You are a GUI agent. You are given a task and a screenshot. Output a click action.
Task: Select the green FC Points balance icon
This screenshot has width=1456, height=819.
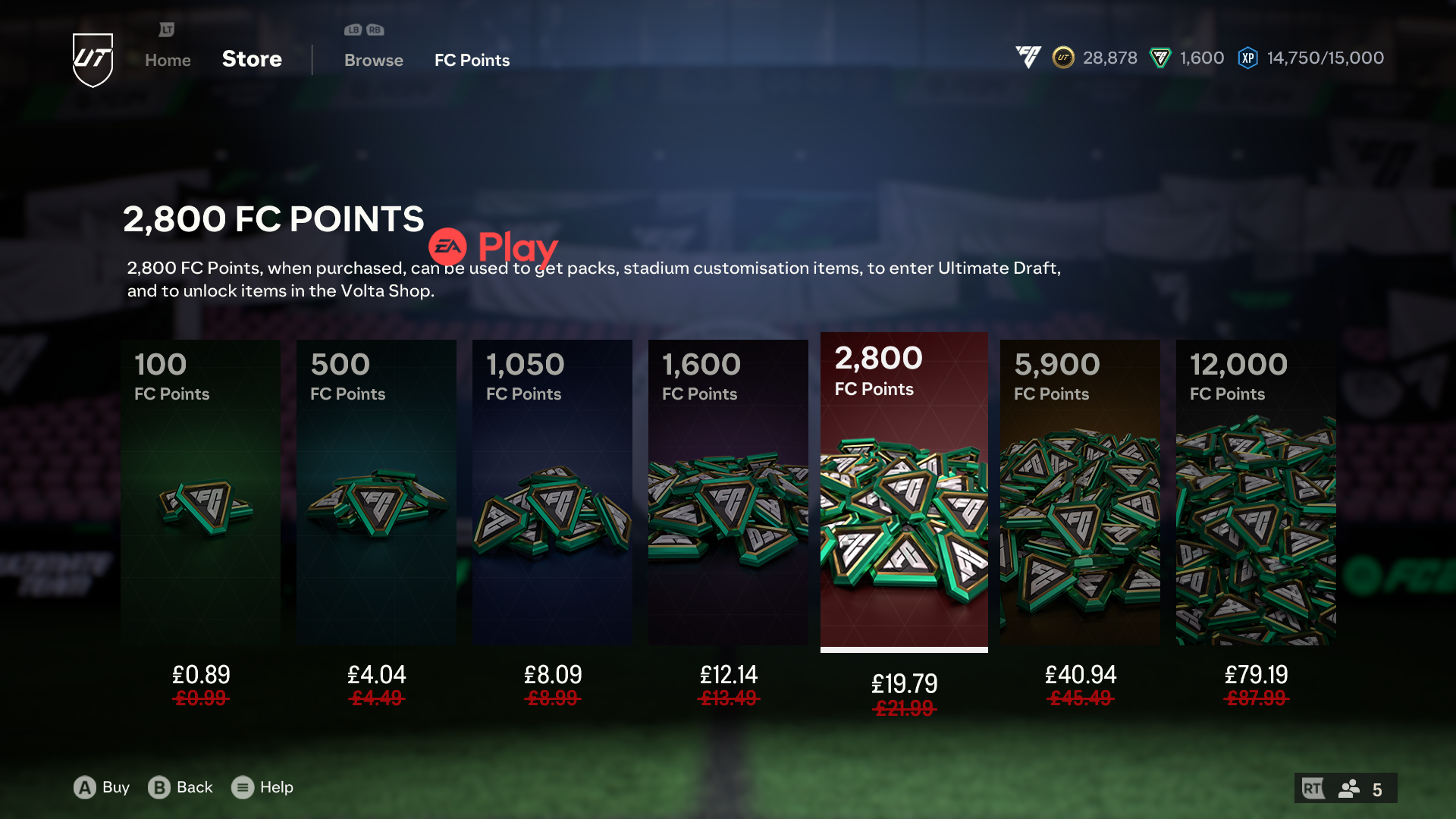(1159, 58)
